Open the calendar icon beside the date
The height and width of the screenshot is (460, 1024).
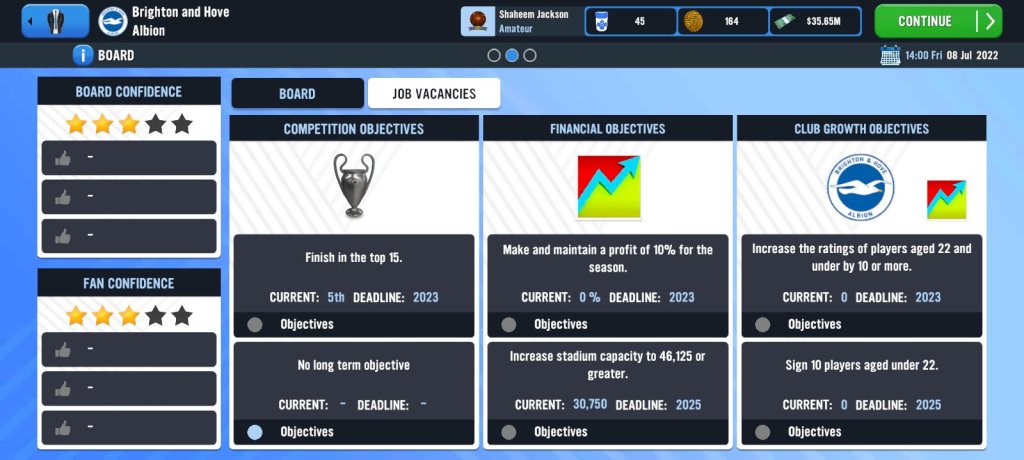[x=889, y=55]
